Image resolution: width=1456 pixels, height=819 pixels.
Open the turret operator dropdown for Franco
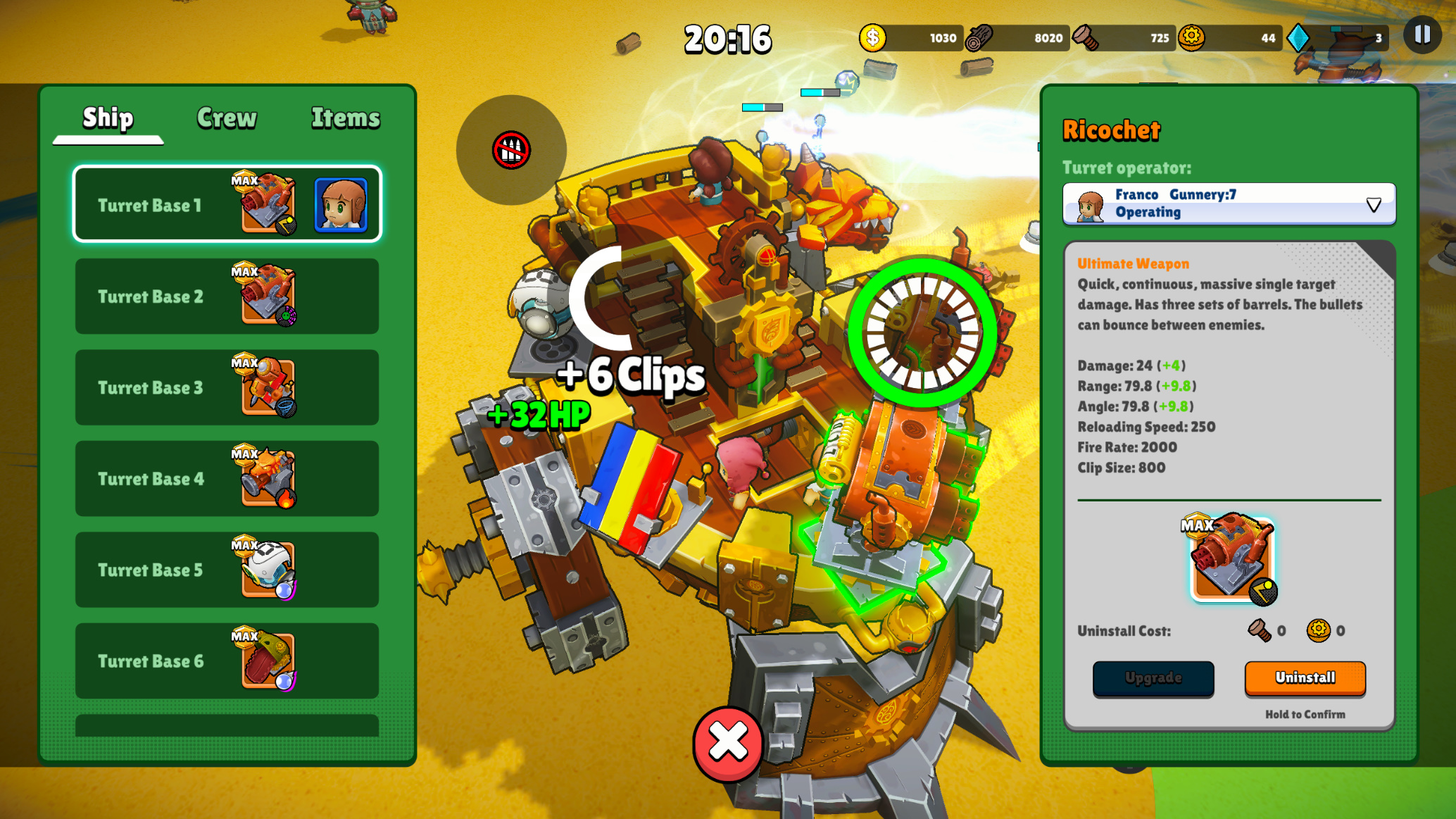(x=1372, y=204)
